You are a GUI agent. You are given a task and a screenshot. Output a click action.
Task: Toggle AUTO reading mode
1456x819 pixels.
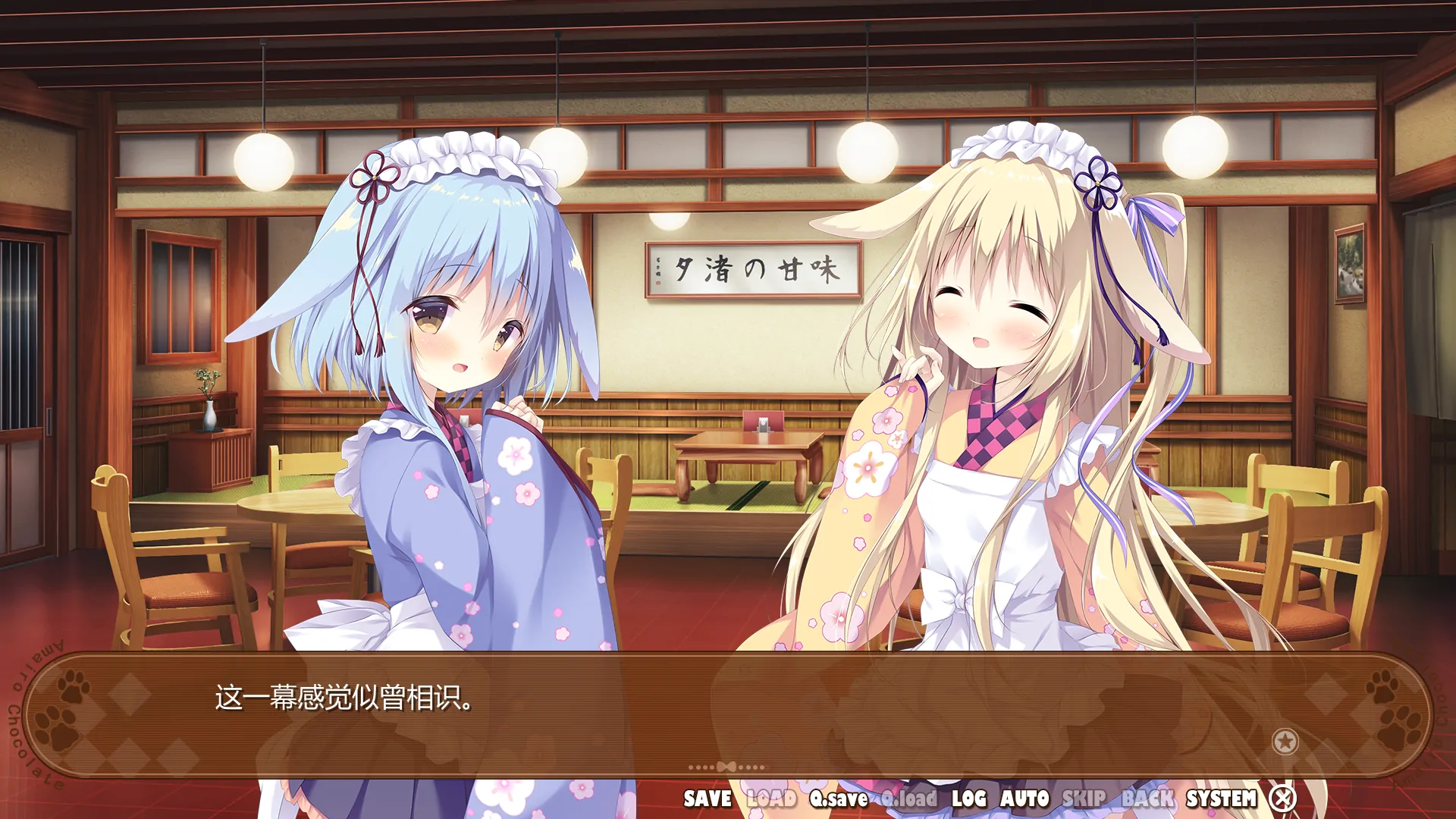1025,799
